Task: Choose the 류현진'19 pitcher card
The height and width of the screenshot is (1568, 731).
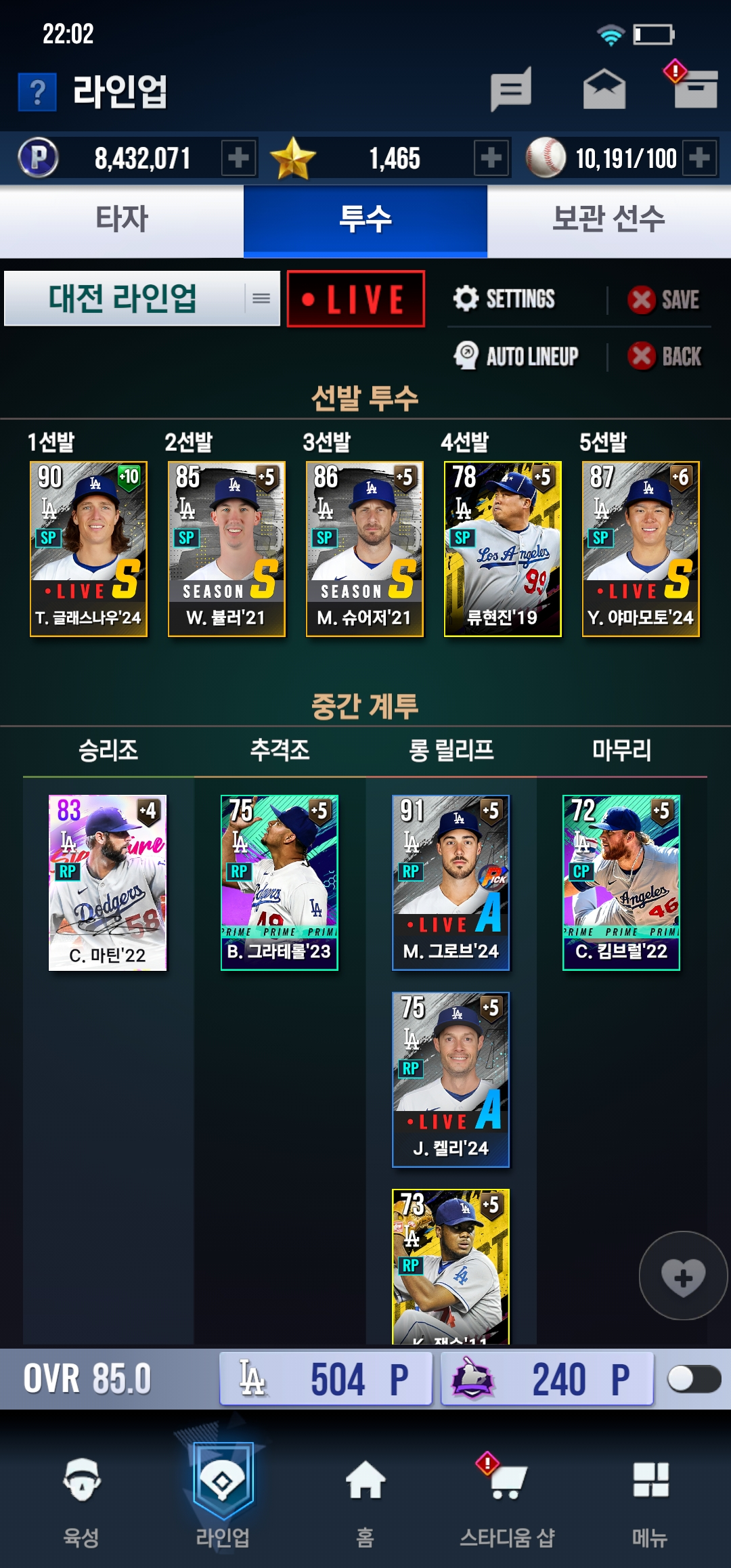Action: click(503, 548)
